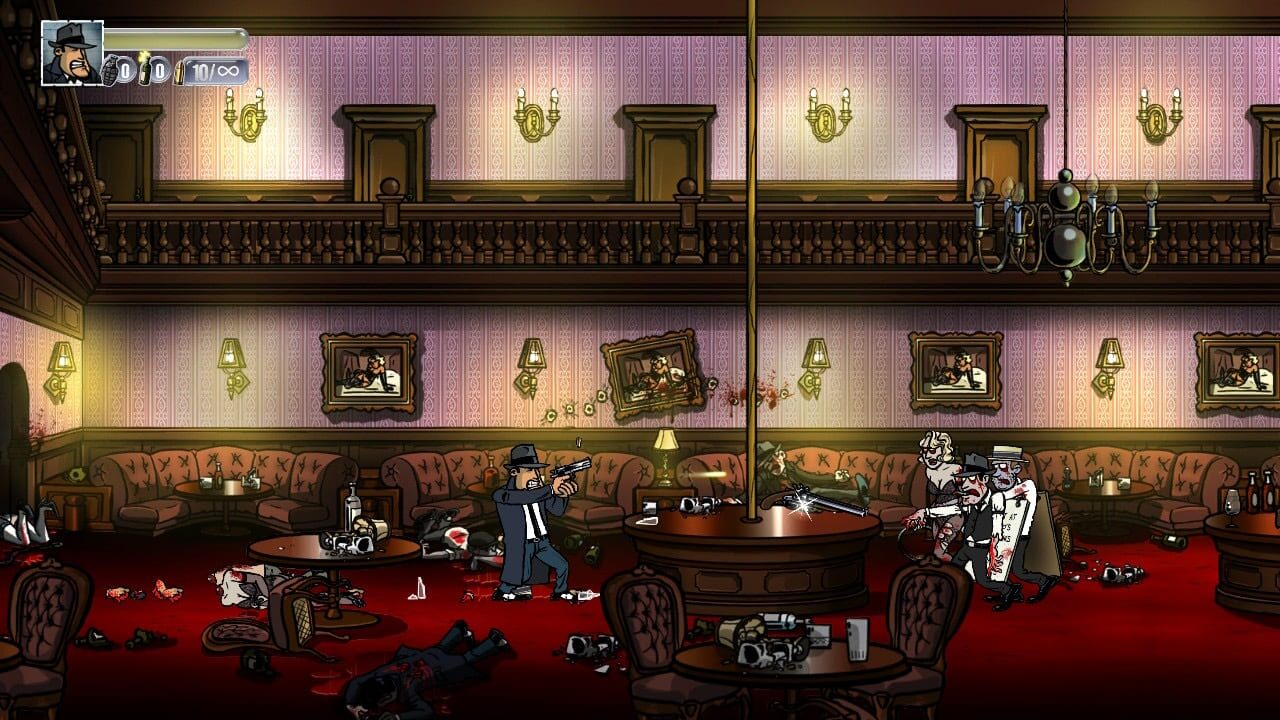Click the bullet ammo icon
Image resolution: width=1280 pixels, height=720 pixels.
(x=178, y=72)
